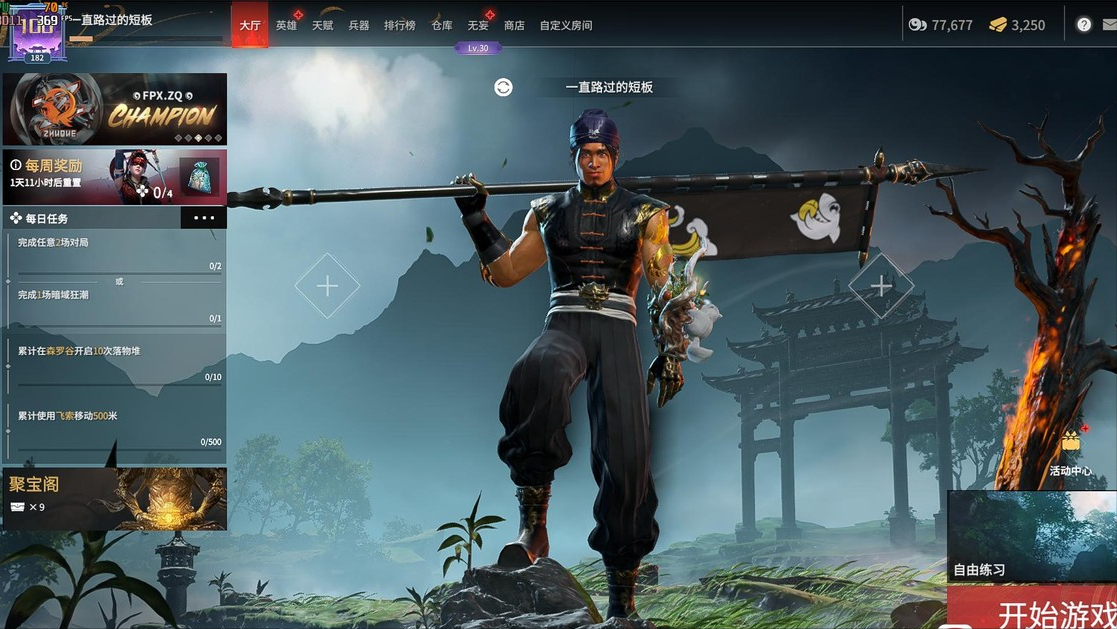Switch to the 无妄 tab
The width and height of the screenshot is (1117, 629).
point(478,25)
